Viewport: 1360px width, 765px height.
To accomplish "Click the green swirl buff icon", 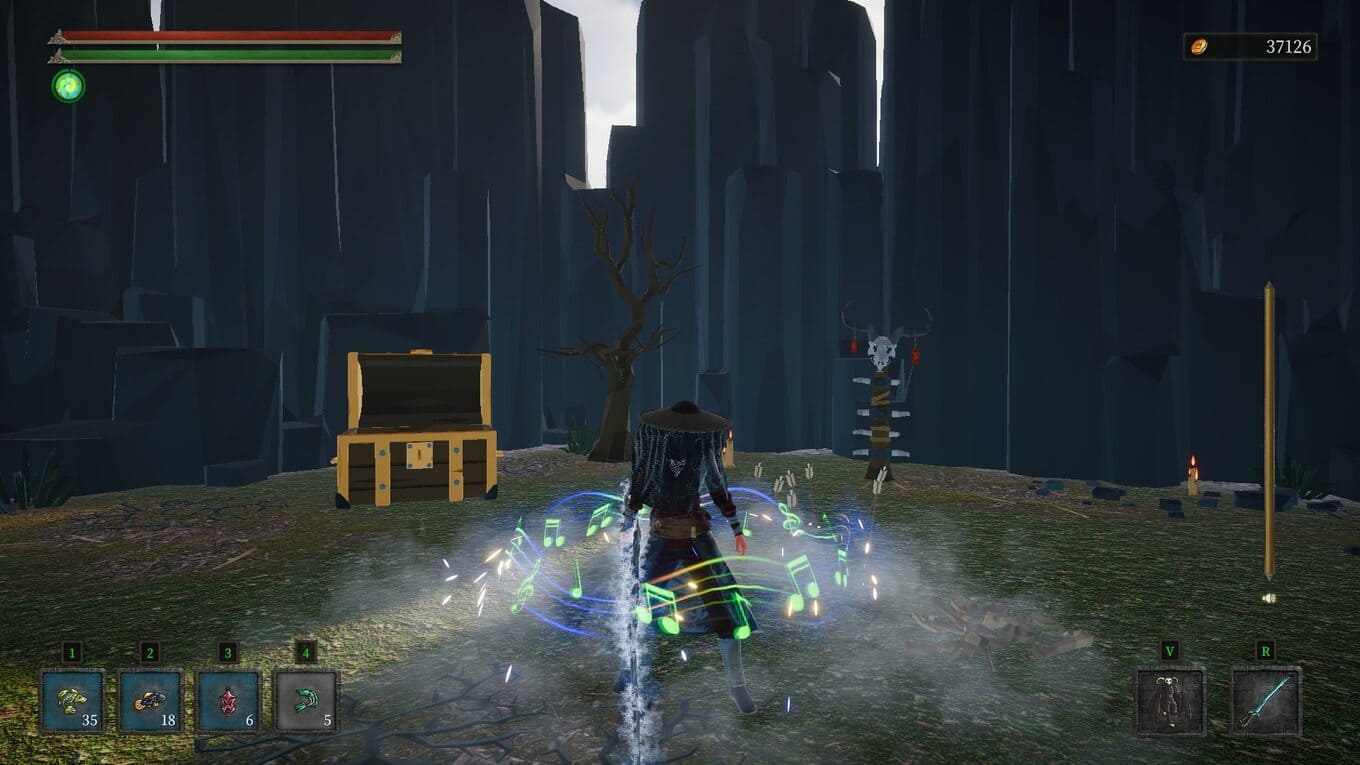I will 69,86.
